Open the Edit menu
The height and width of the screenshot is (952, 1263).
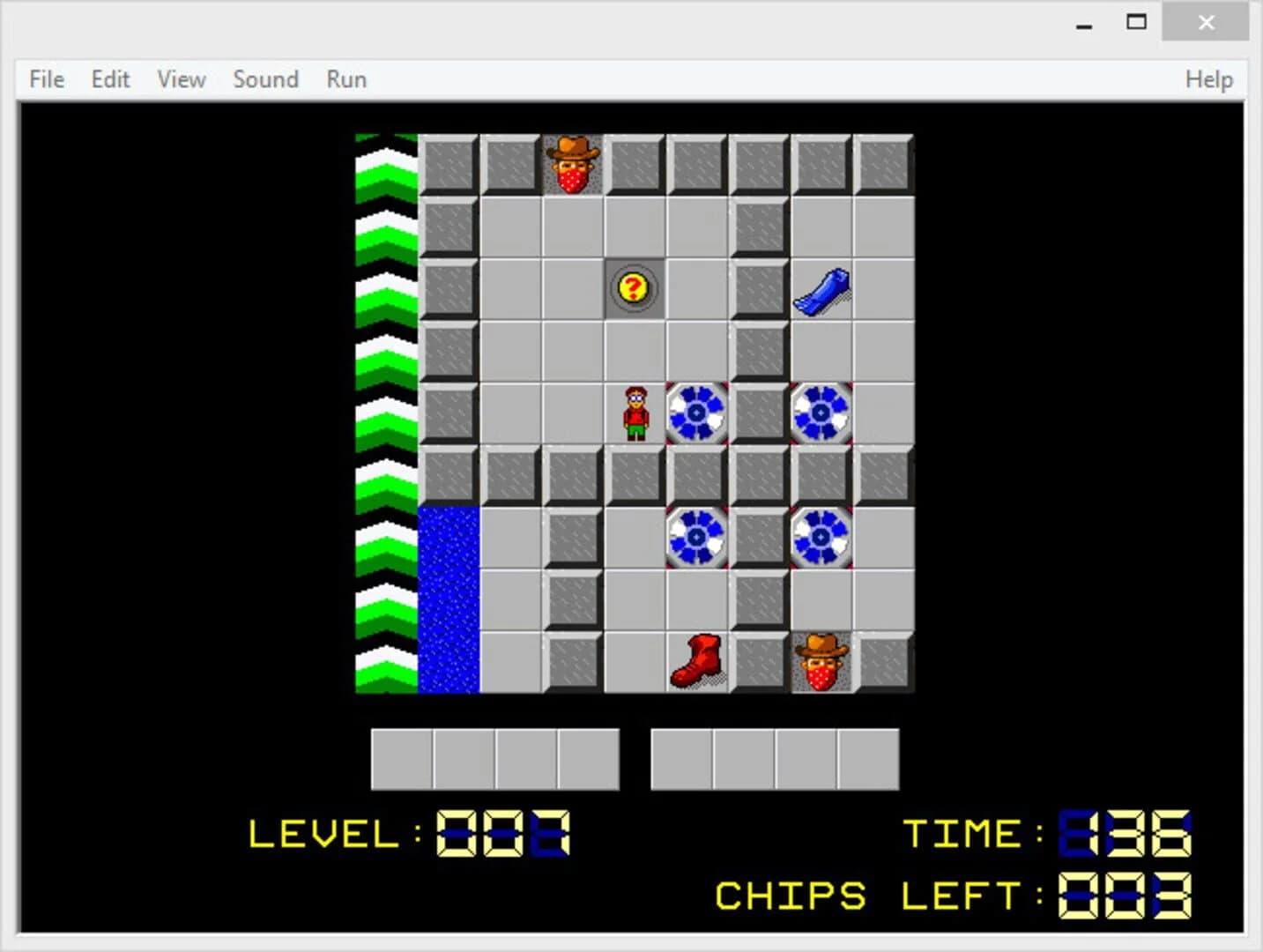coord(109,79)
